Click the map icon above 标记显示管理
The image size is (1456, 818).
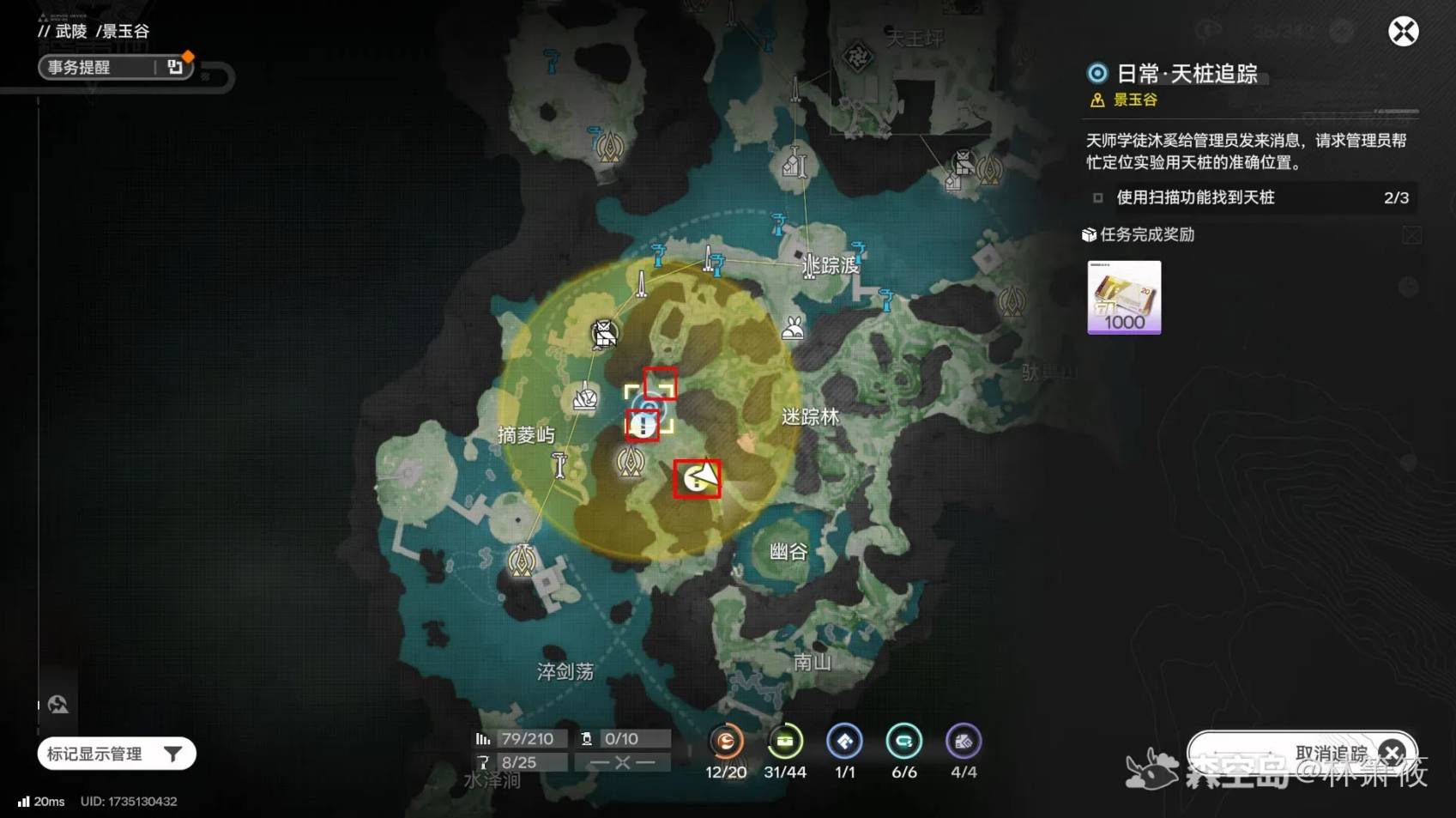coord(58,705)
